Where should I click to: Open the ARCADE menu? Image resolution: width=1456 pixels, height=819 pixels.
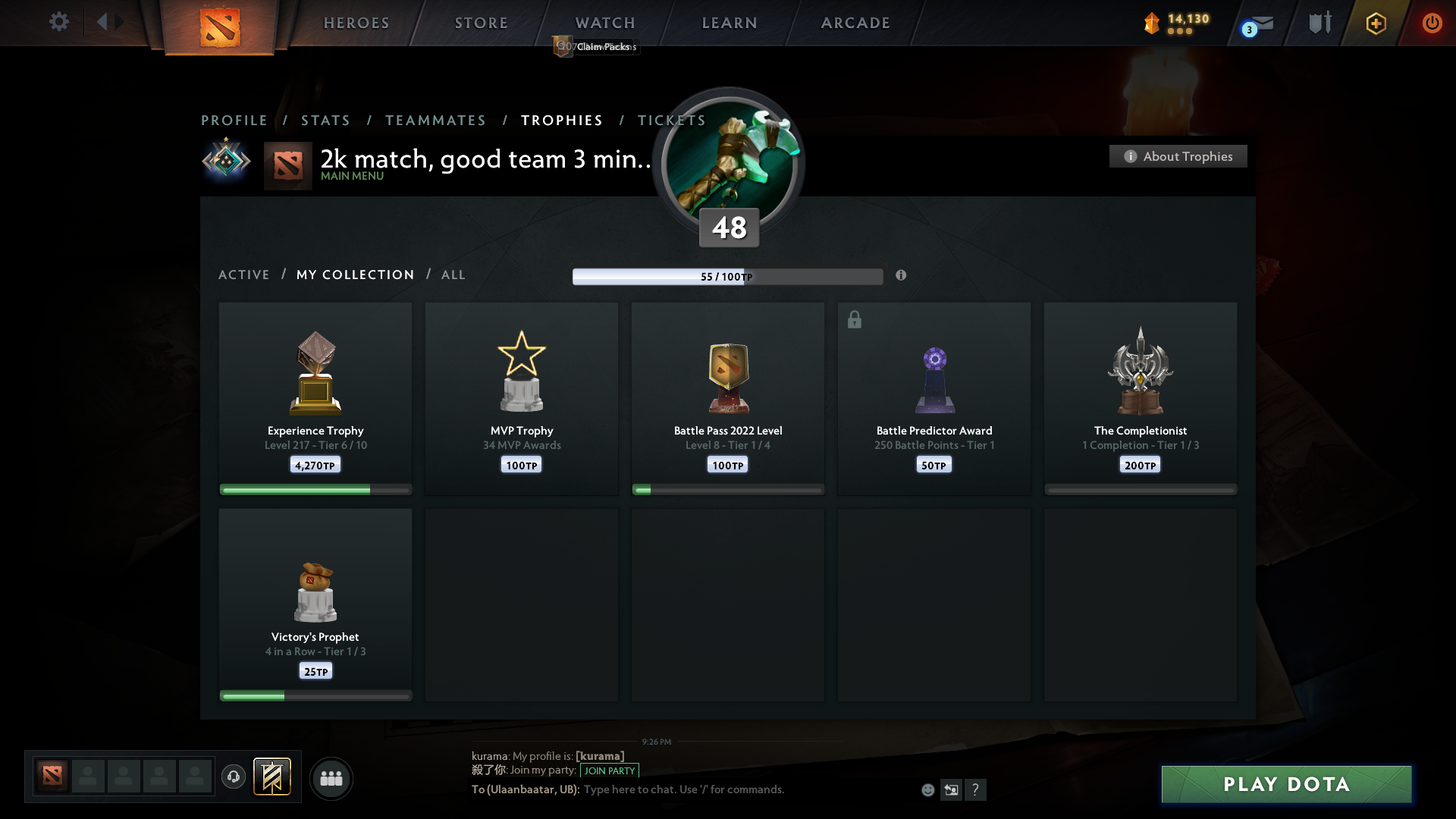[x=855, y=23]
